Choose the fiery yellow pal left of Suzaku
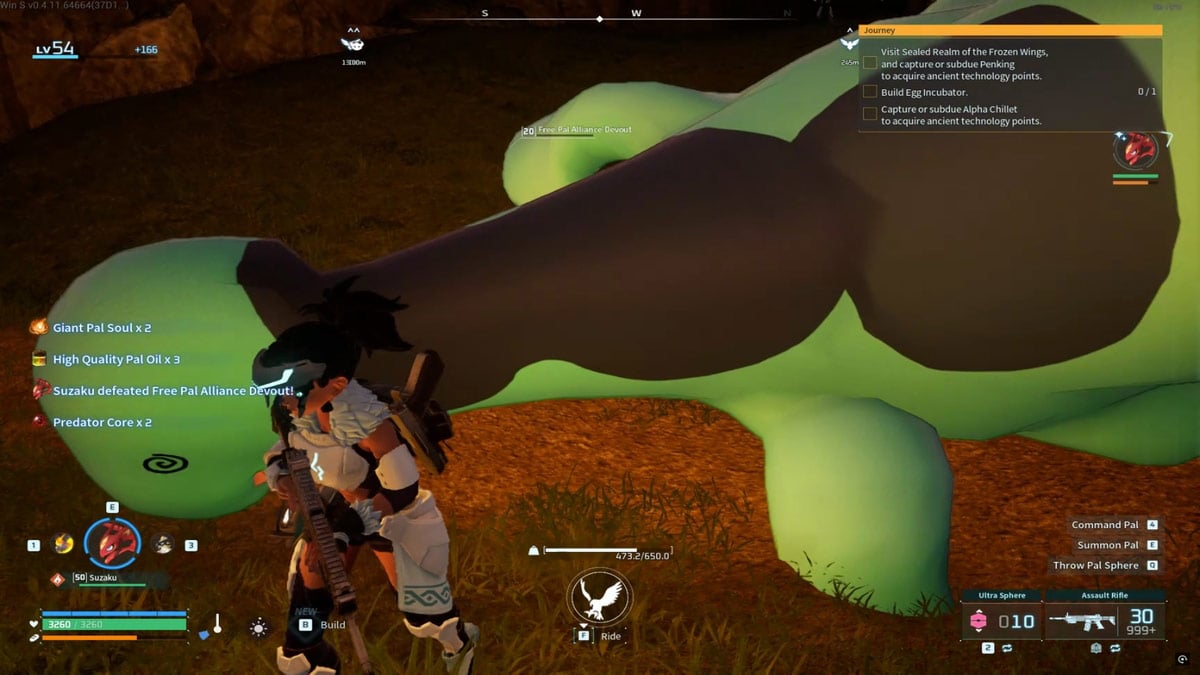This screenshot has height=675, width=1200. pos(63,544)
